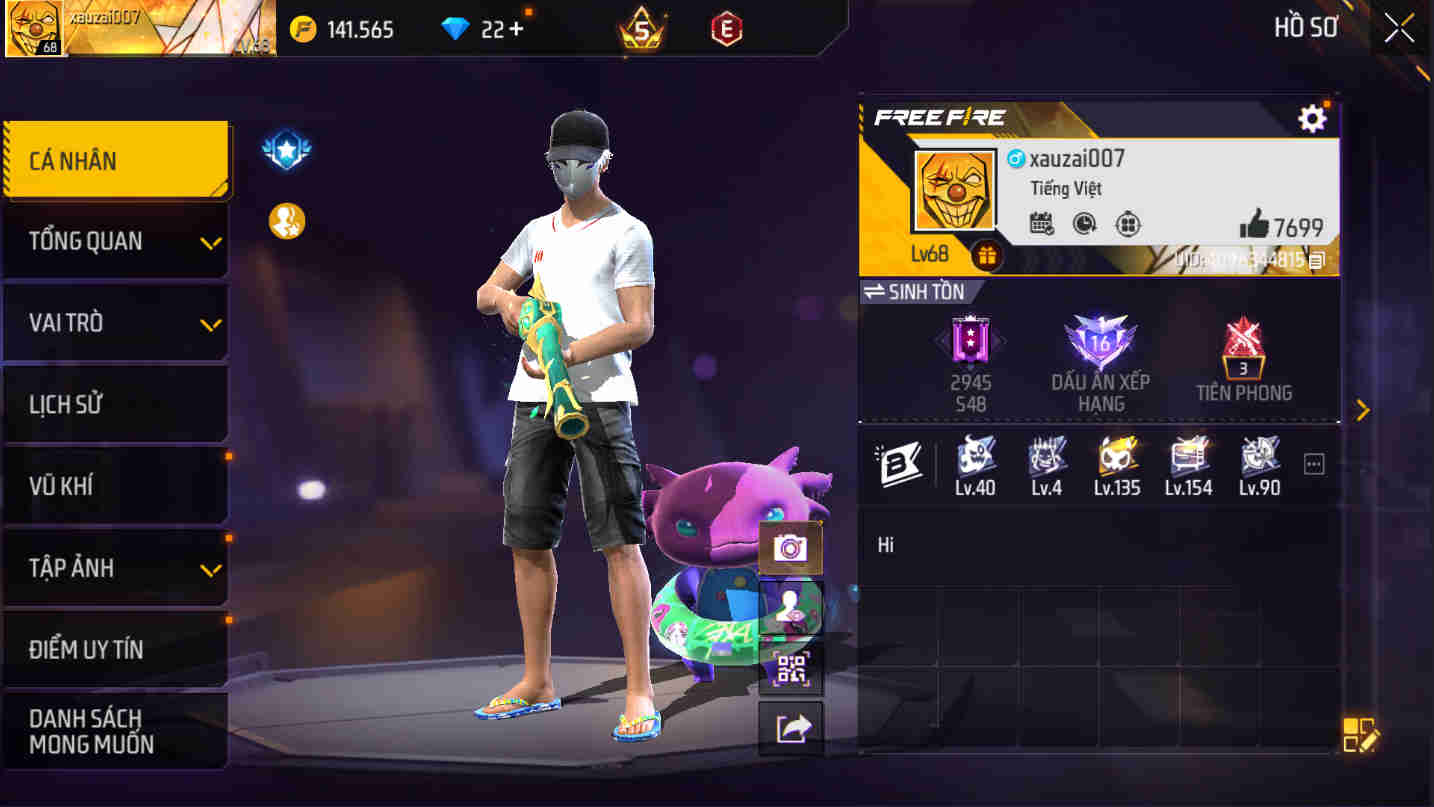Click the yellow right arrow next to stats
Screen dimensions: 1434x807
(1362, 409)
